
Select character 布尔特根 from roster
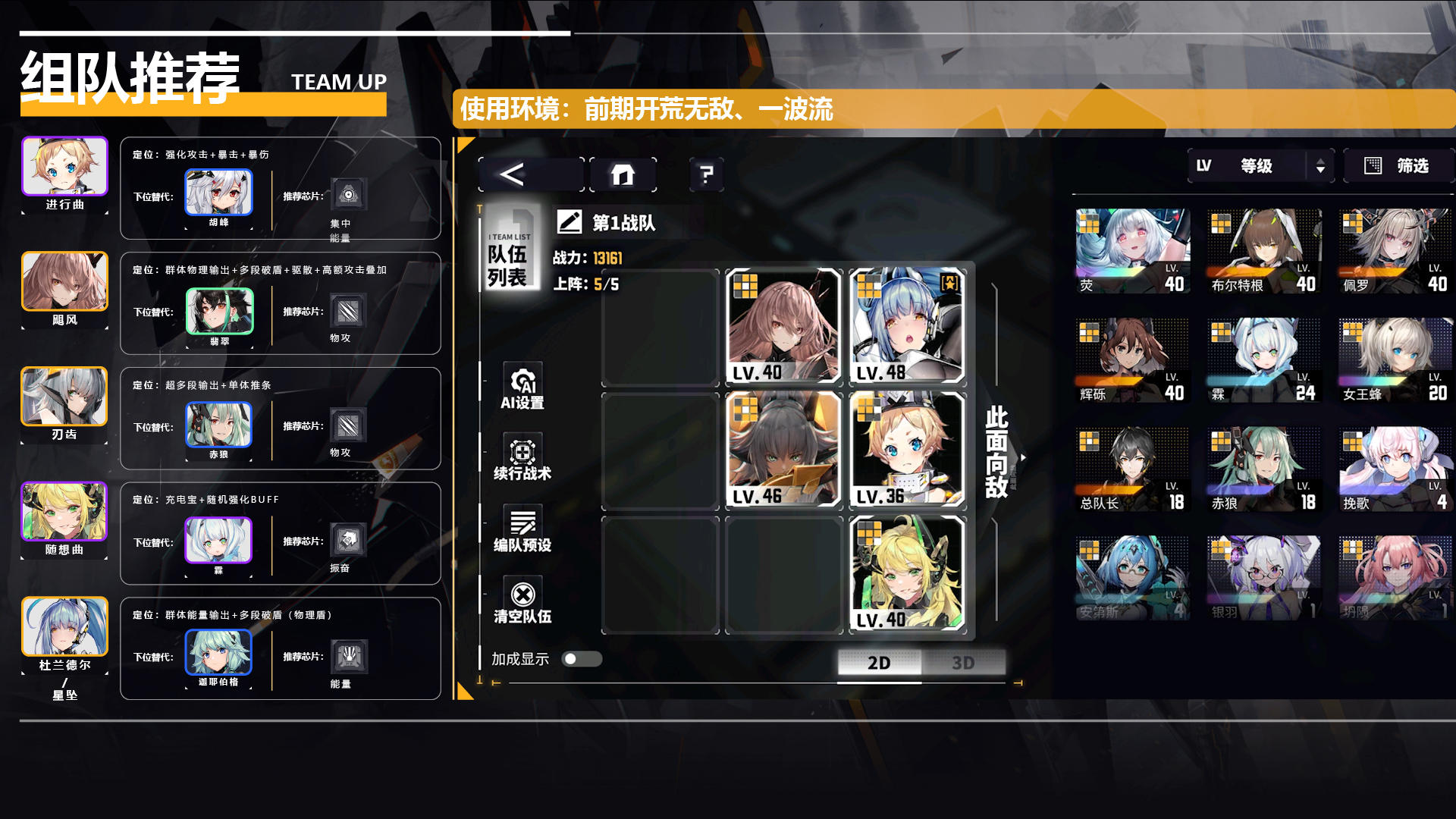pyautogui.click(x=1263, y=252)
